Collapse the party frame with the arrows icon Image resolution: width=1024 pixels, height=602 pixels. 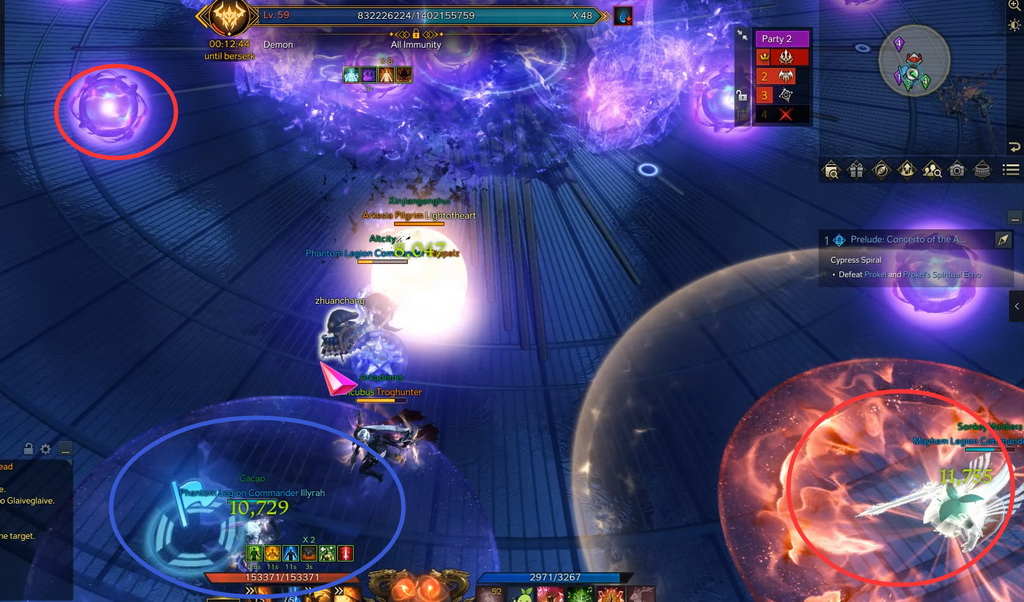[x=742, y=34]
